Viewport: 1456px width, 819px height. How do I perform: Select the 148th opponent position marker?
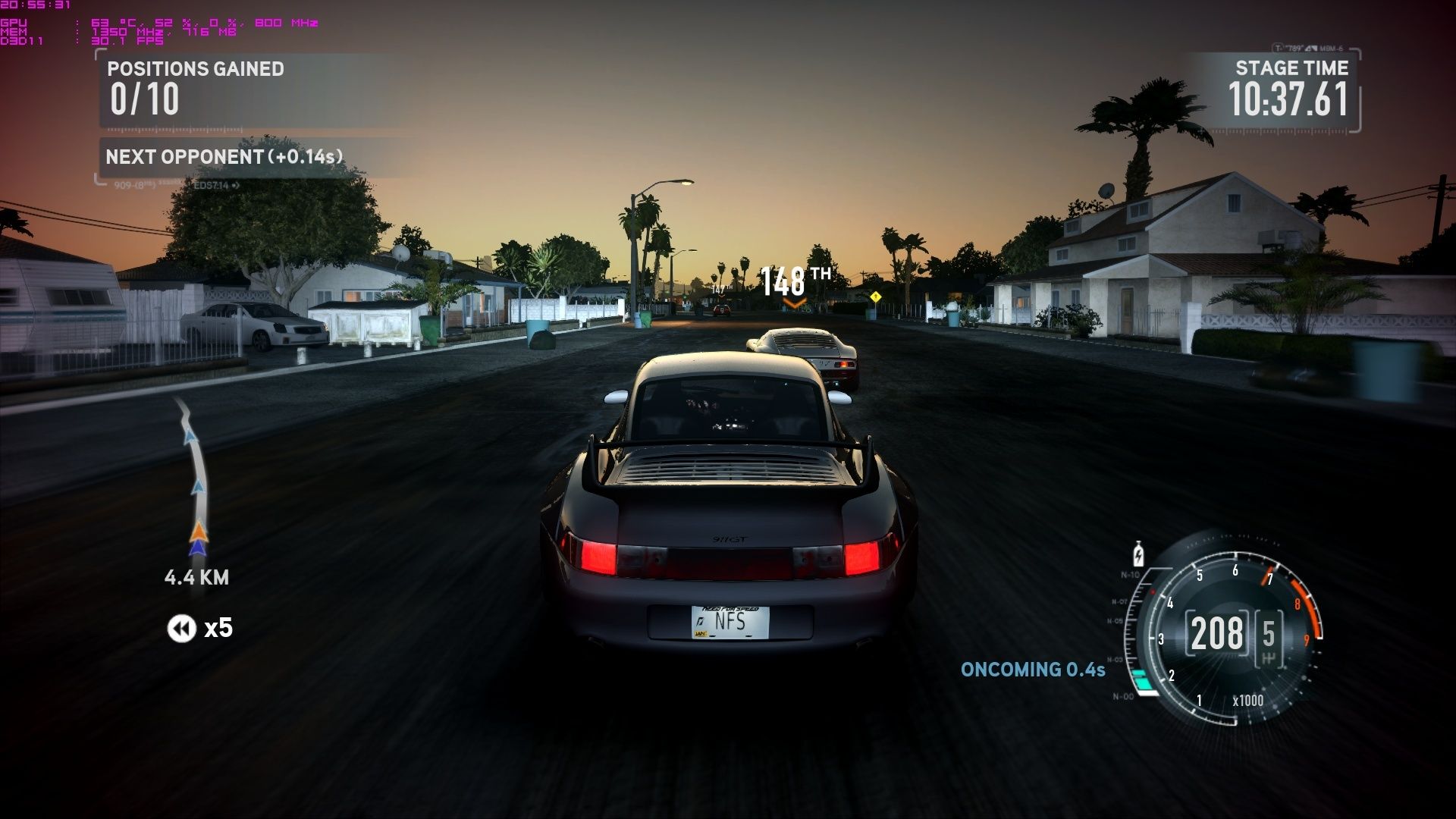click(x=794, y=283)
